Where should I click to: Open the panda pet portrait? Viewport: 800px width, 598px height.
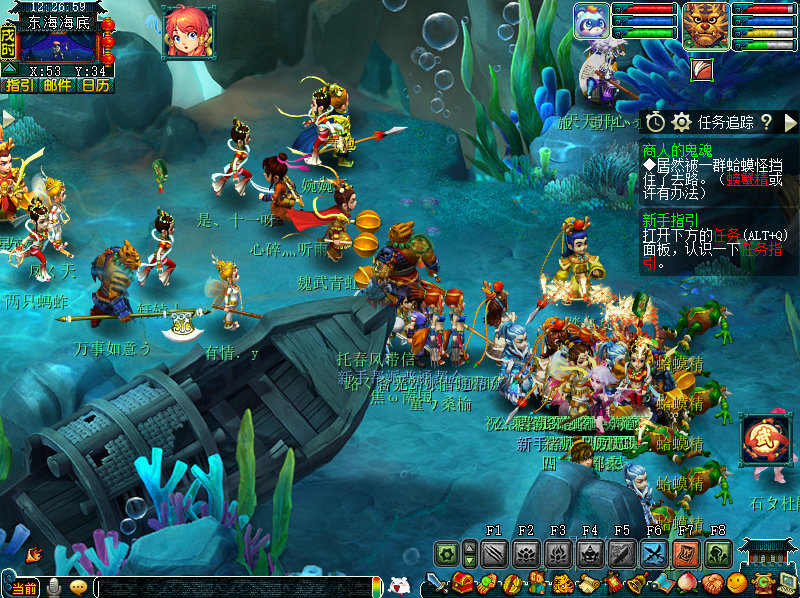pos(592,21)
